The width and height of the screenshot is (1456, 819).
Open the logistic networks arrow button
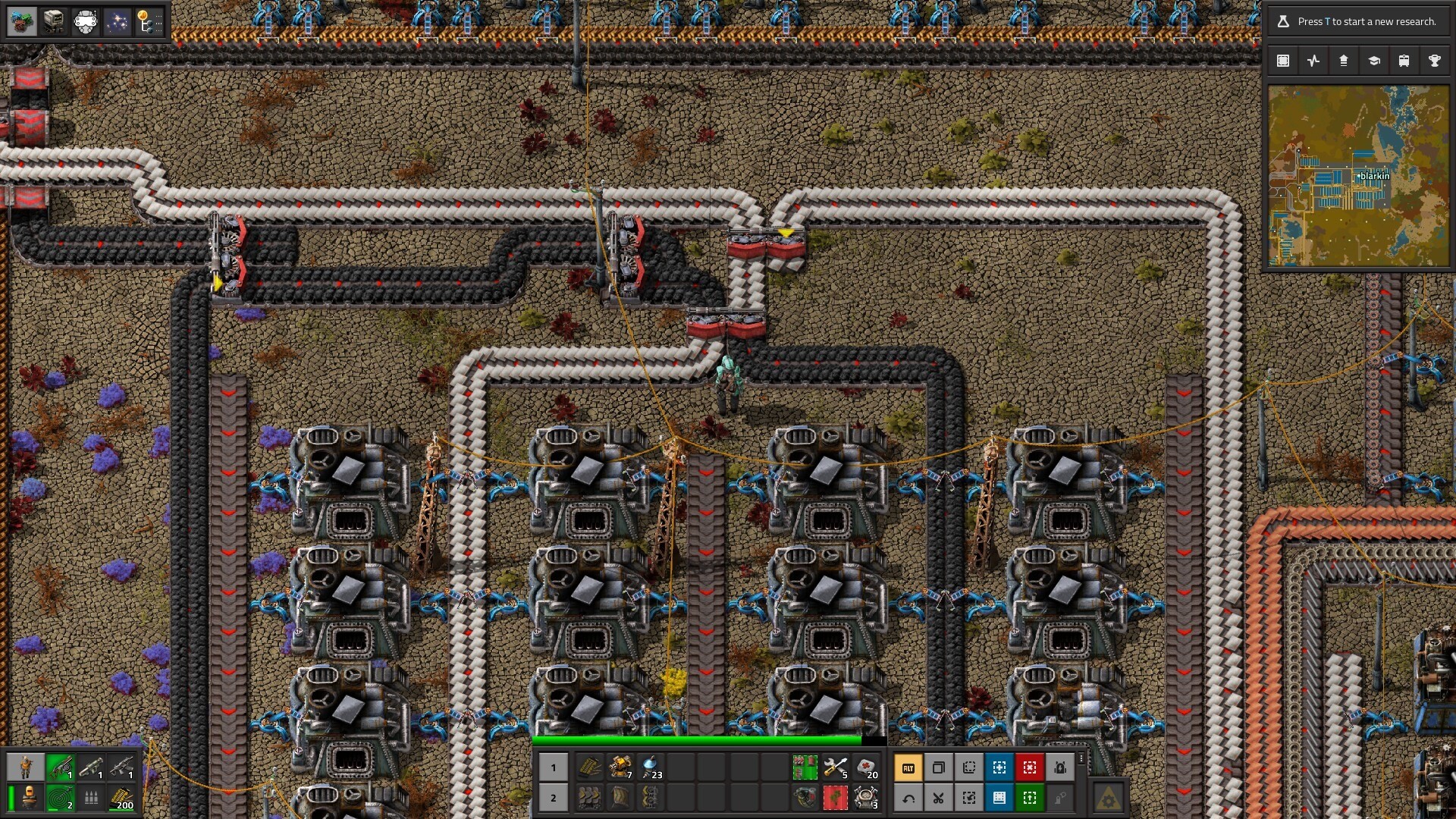(x=1344, y=61)
